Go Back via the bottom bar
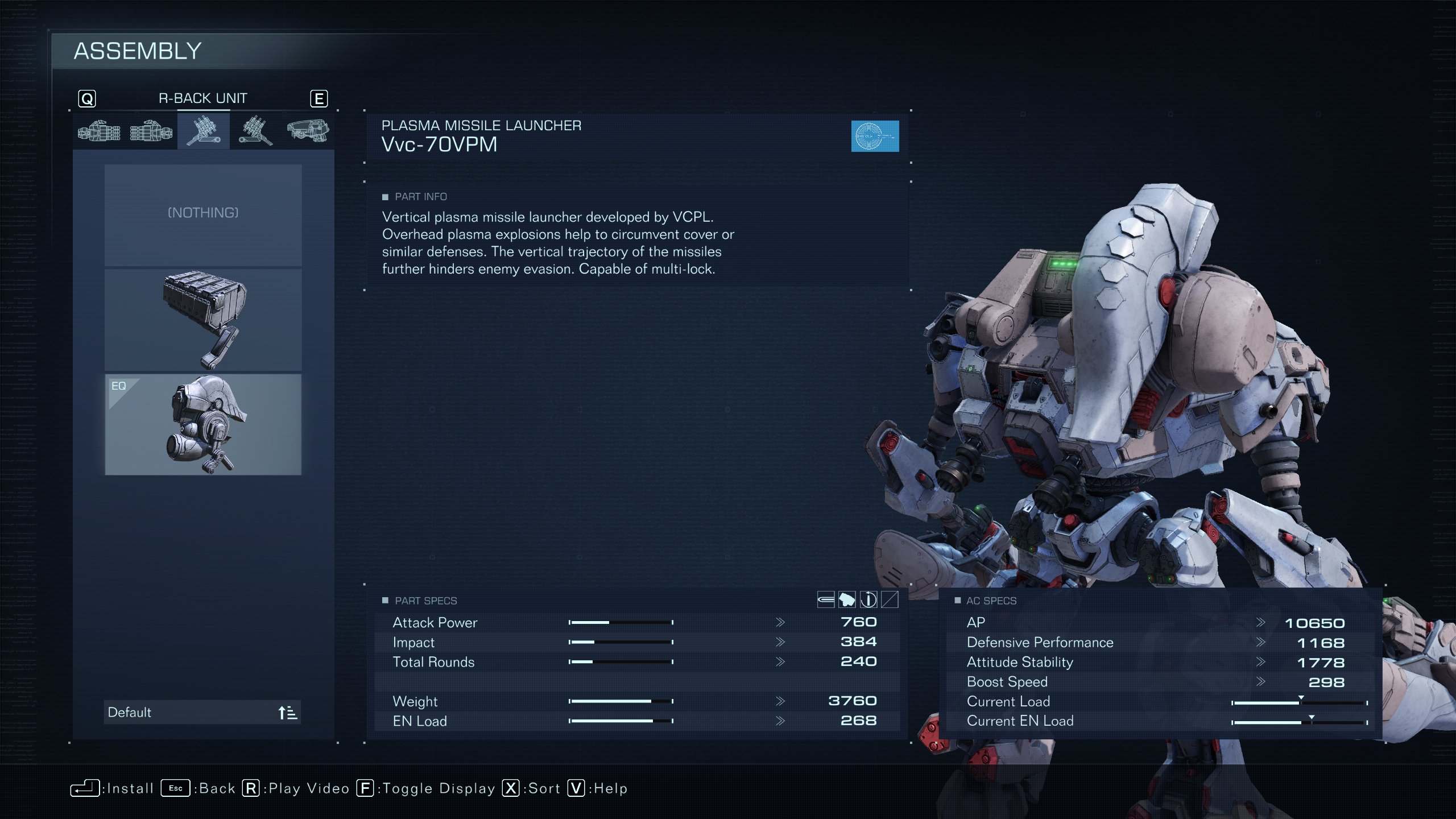1456x819 pixels. click(198, 788)
